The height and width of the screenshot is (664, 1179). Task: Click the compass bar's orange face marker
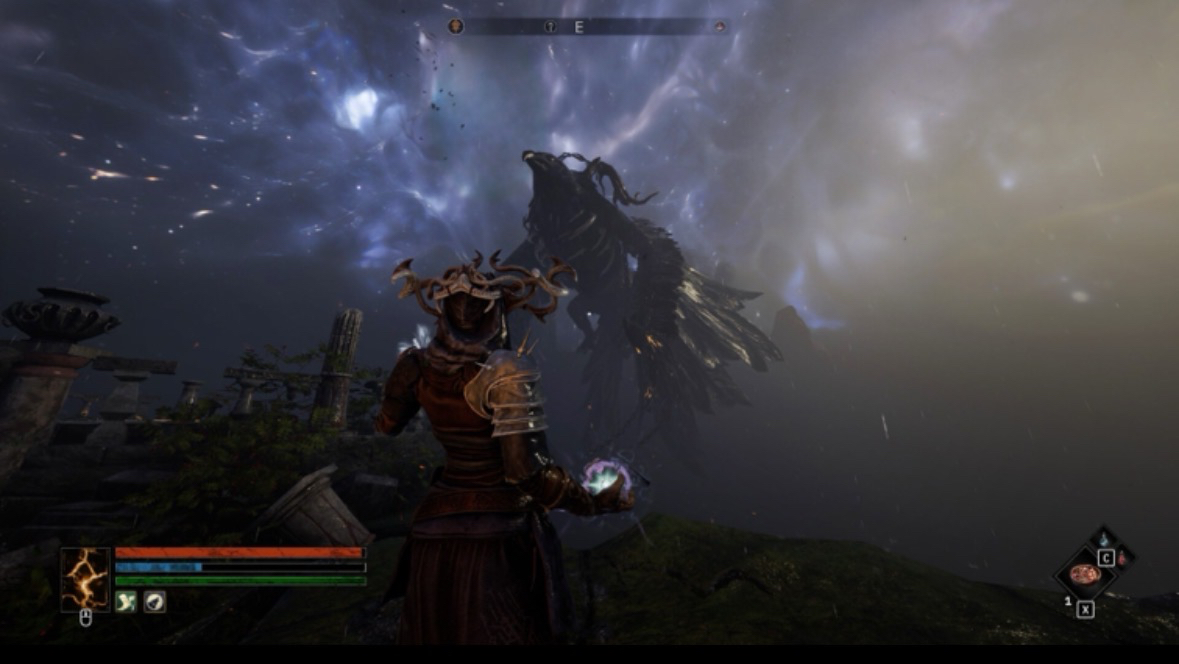tap(456, 27)
